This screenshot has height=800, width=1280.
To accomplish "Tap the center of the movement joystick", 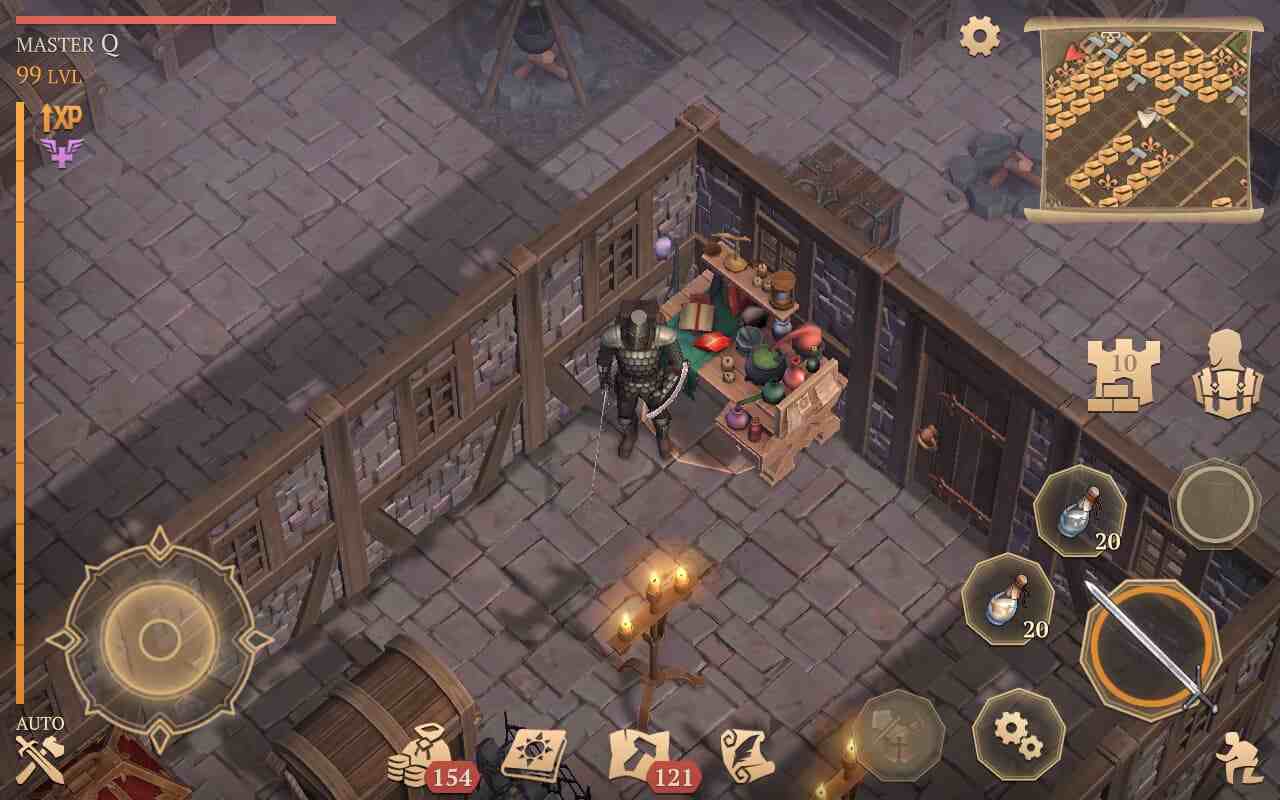I will click(x=159, y=639).
